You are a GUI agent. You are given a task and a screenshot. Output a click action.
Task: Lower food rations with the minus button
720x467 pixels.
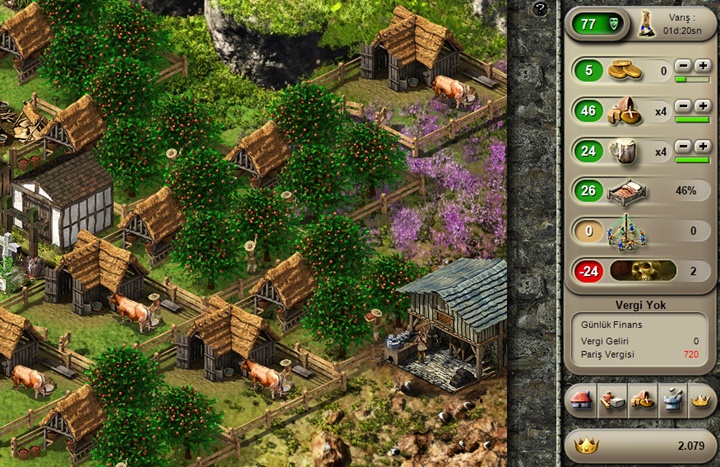682,106
